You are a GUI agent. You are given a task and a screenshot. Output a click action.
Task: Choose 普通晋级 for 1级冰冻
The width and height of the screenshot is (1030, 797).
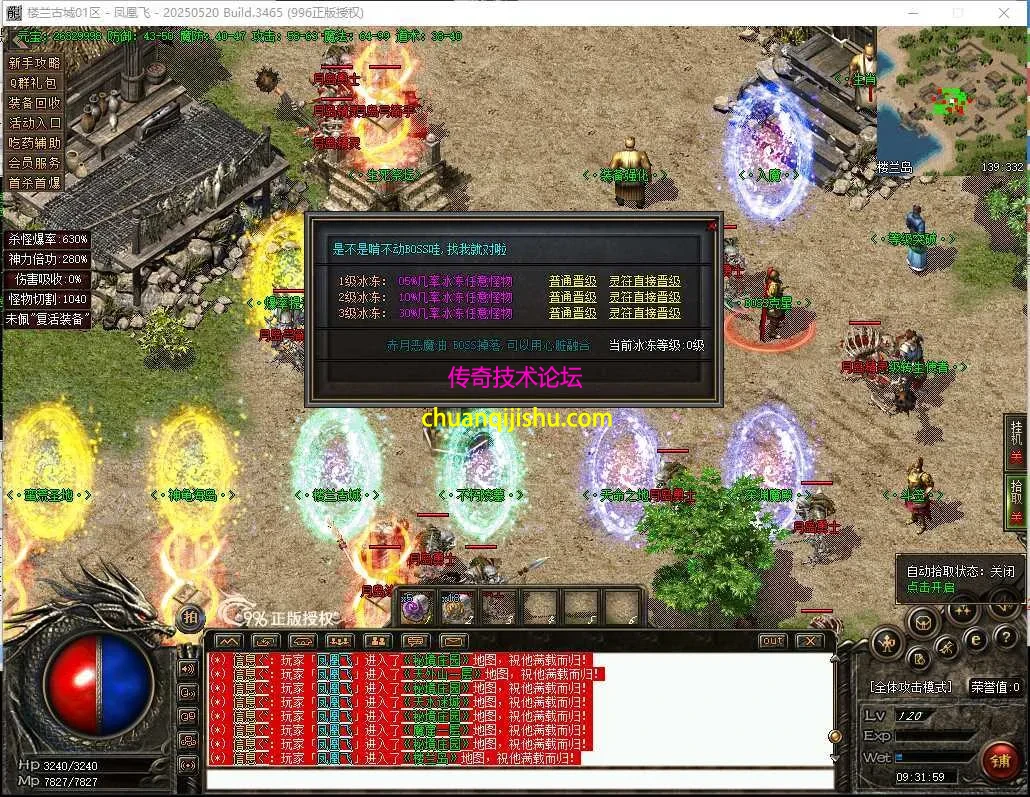(572, 282)
